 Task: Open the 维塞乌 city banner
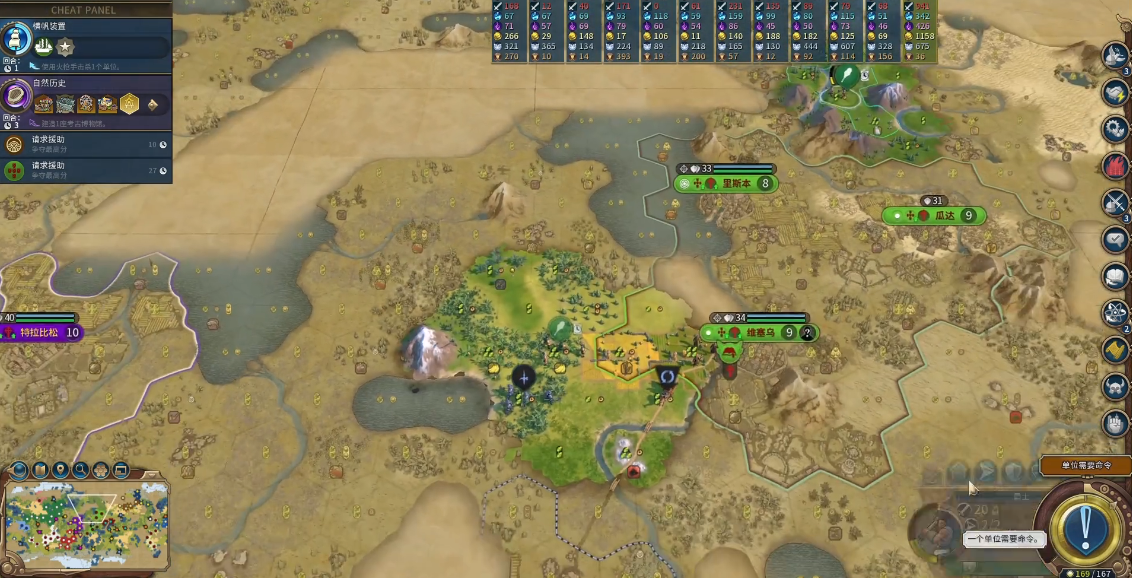pos(759,333)
